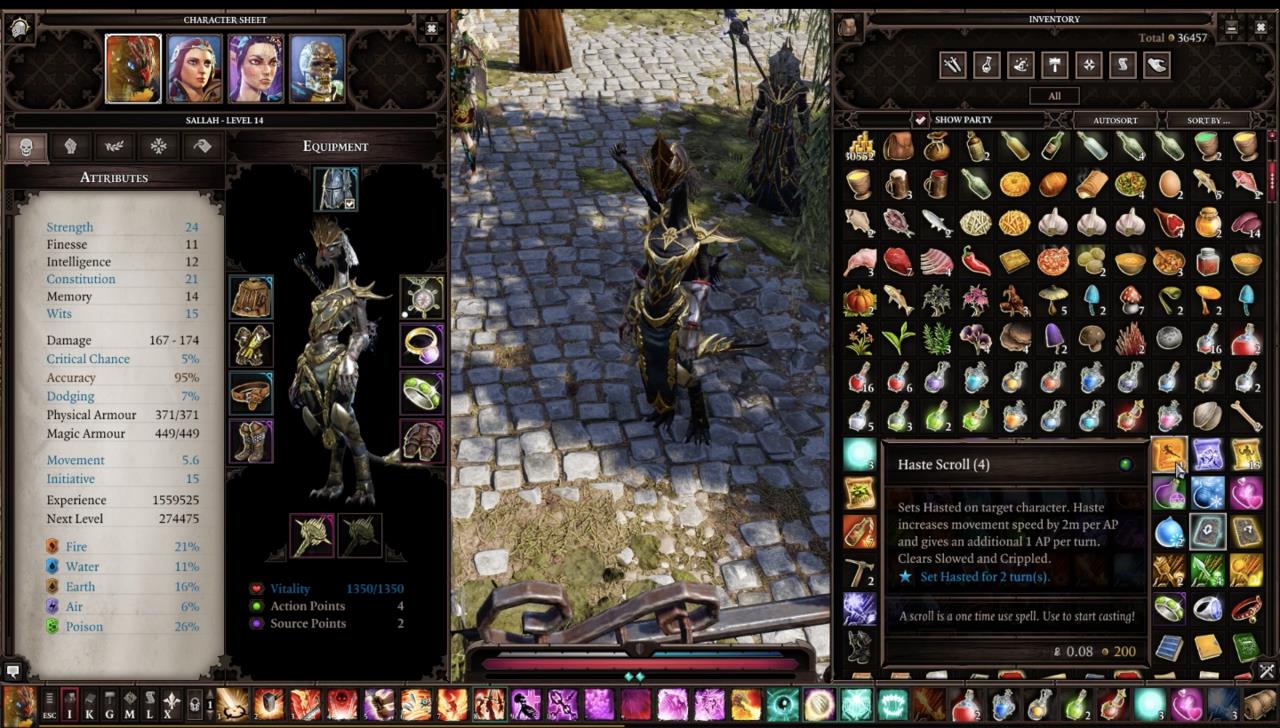Select the equipped purple gem ring
Screen dimensions: 1280x728
[x=422, y=345]
